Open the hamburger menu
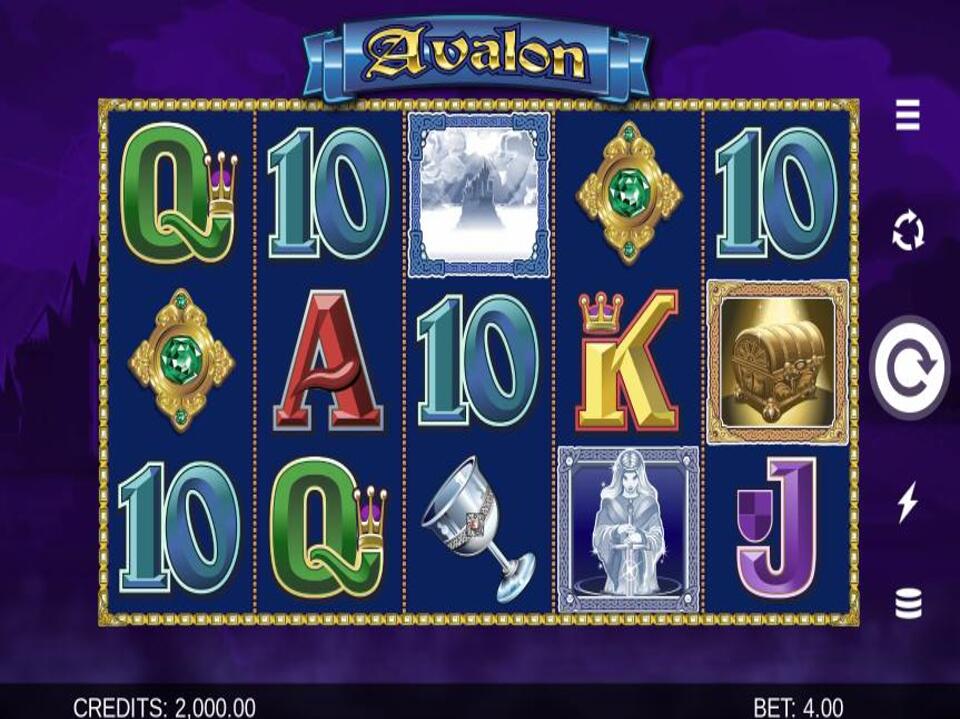 (x=907, y=117)
